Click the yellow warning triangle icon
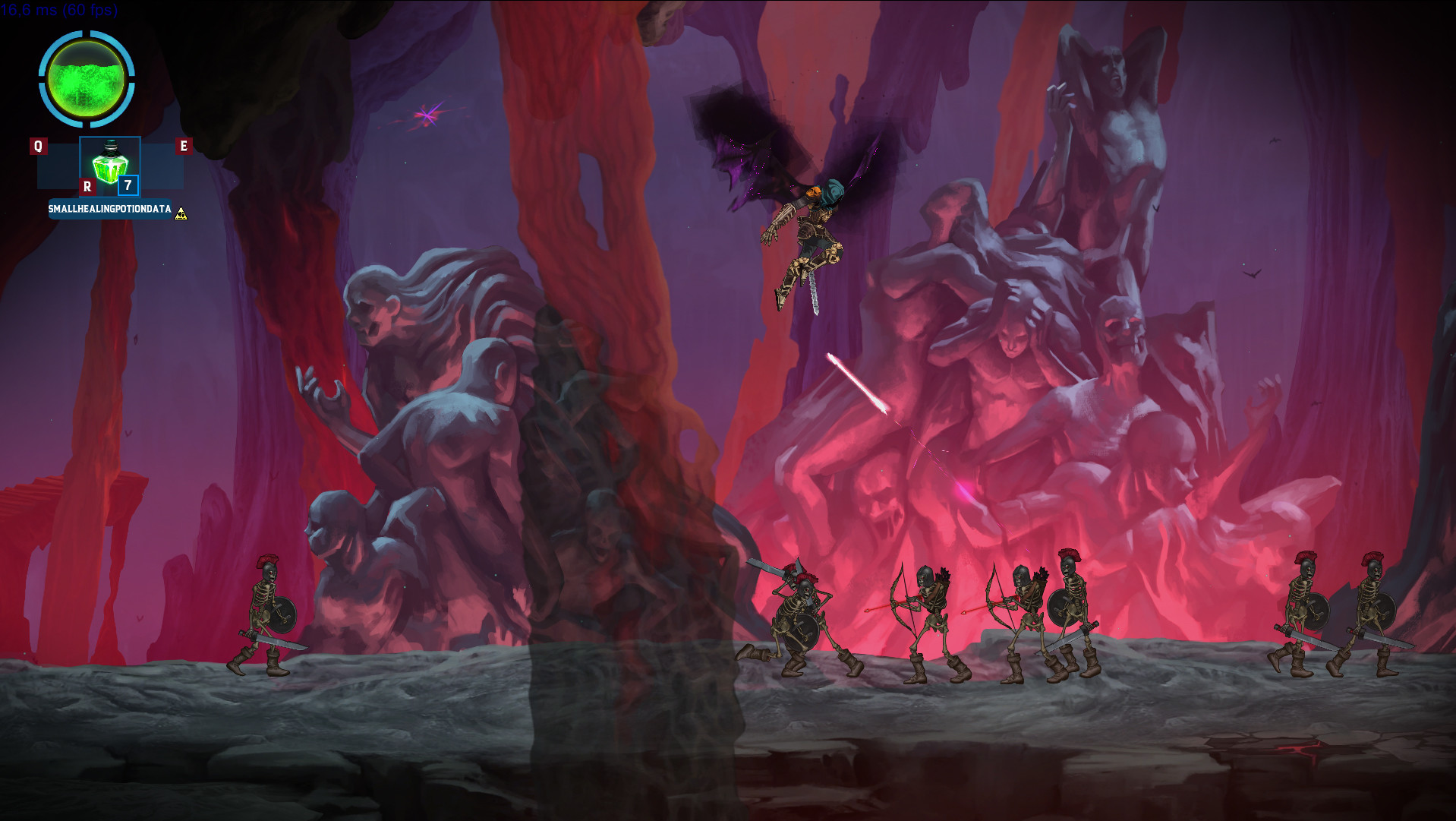The image size is (1456, 821). (181, 213)
